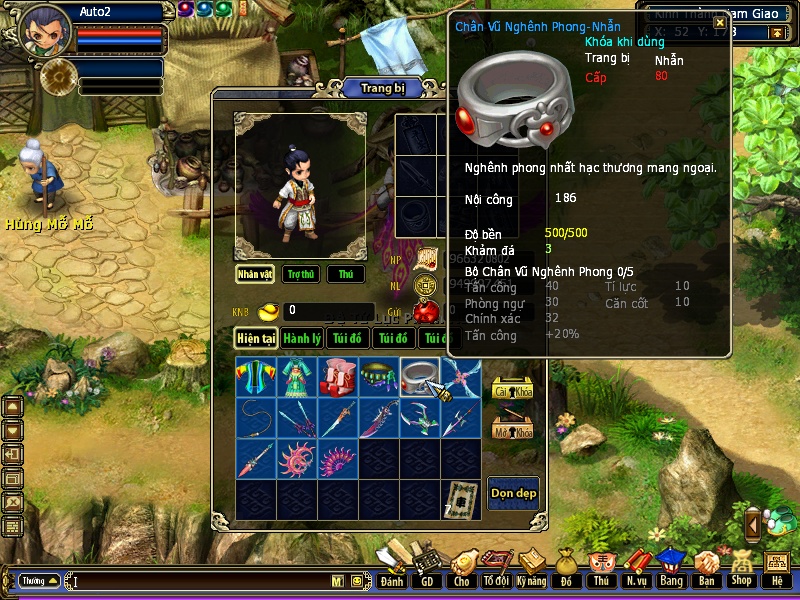Click the chat message input field

click(x=200, y=580)
